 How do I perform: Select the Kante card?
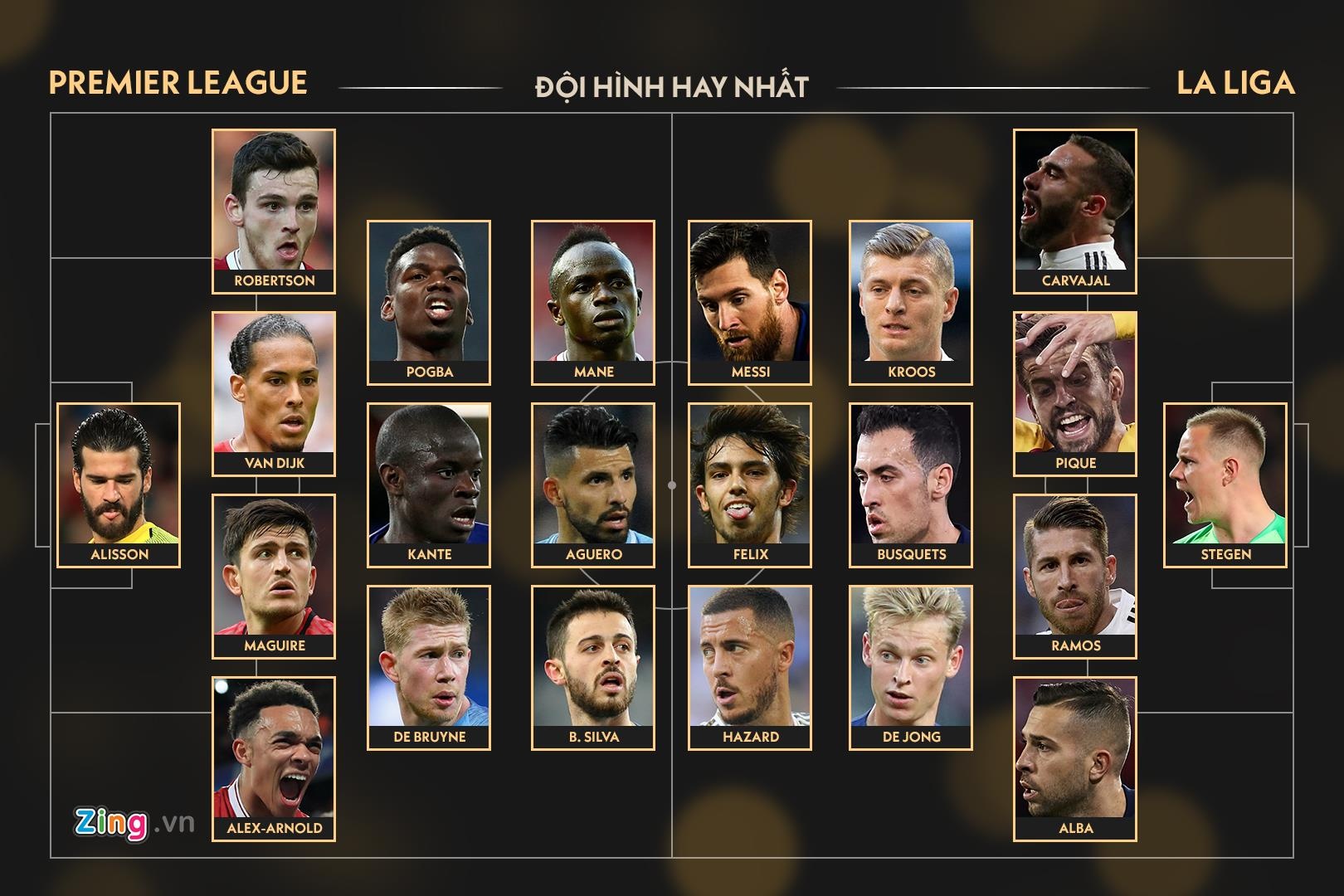click(x=429, y=485)
